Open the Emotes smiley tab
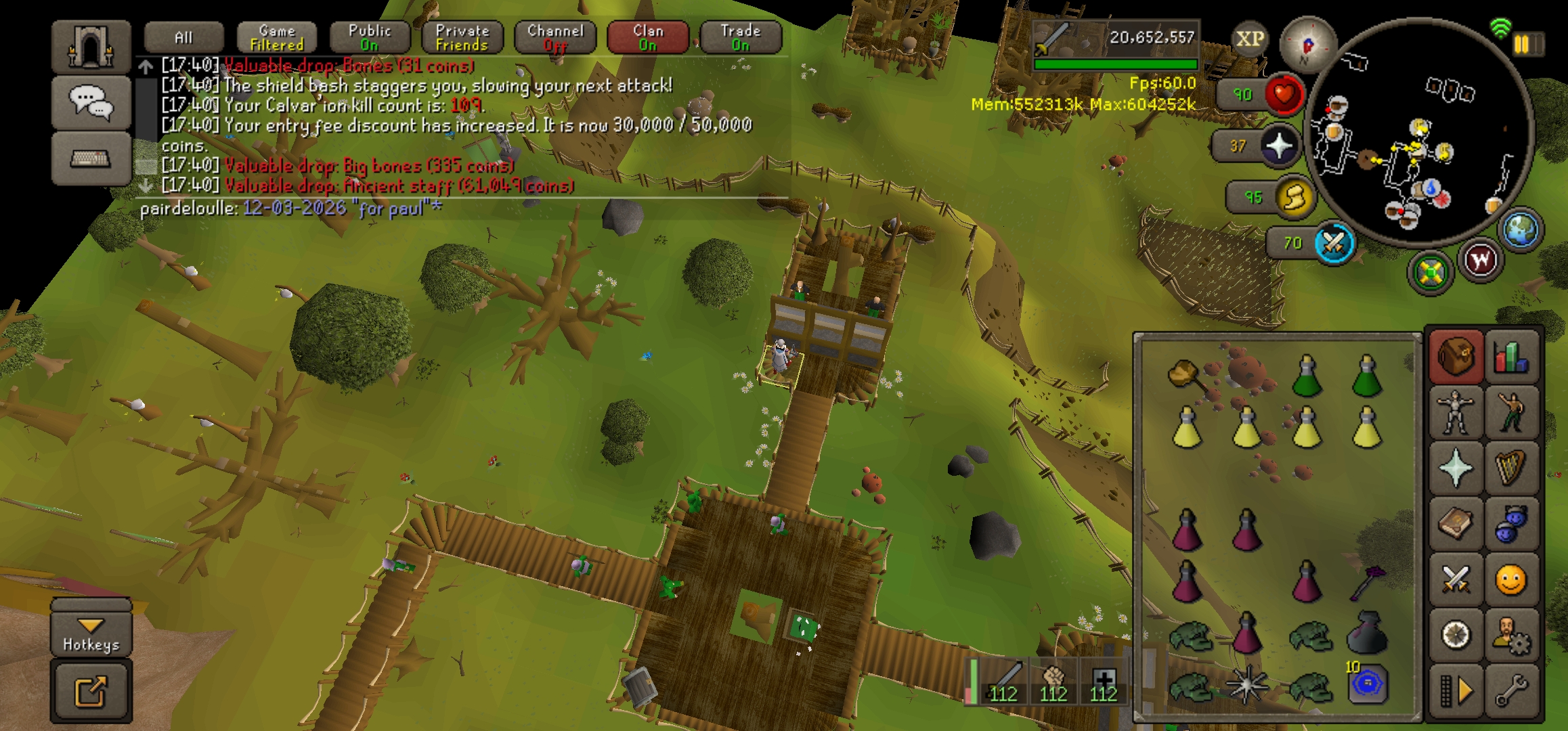 point(1511,580)
